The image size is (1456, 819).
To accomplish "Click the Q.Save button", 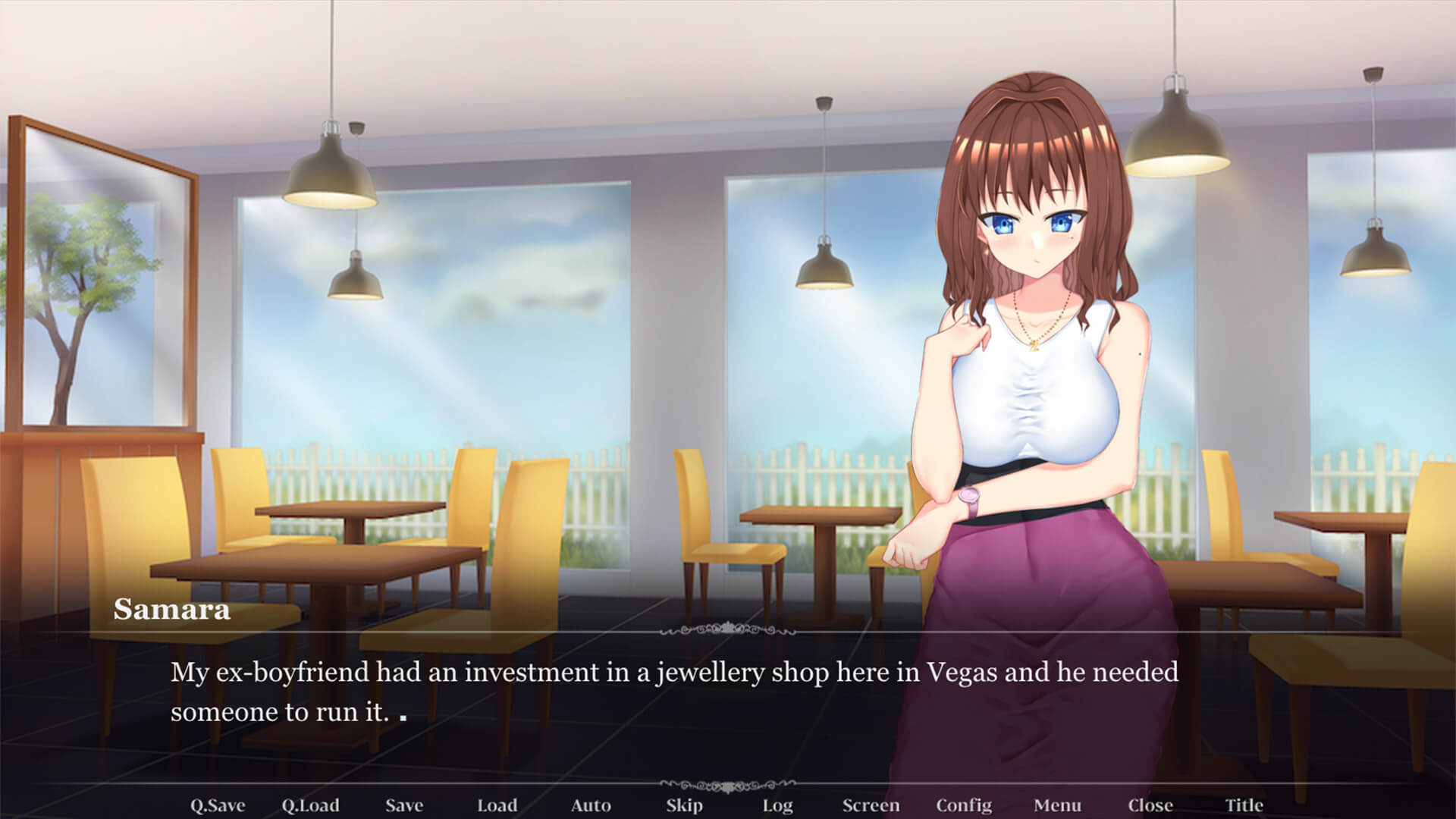I will (x=217, y=805).
